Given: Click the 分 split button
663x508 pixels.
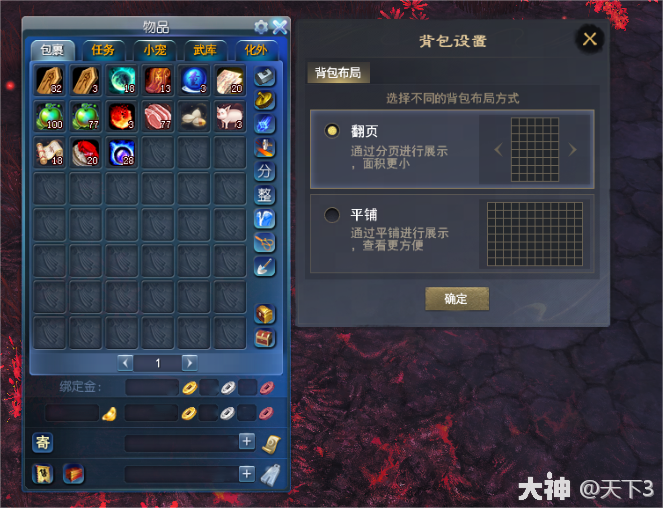Looking at the screenshot, I should point(264,171).
